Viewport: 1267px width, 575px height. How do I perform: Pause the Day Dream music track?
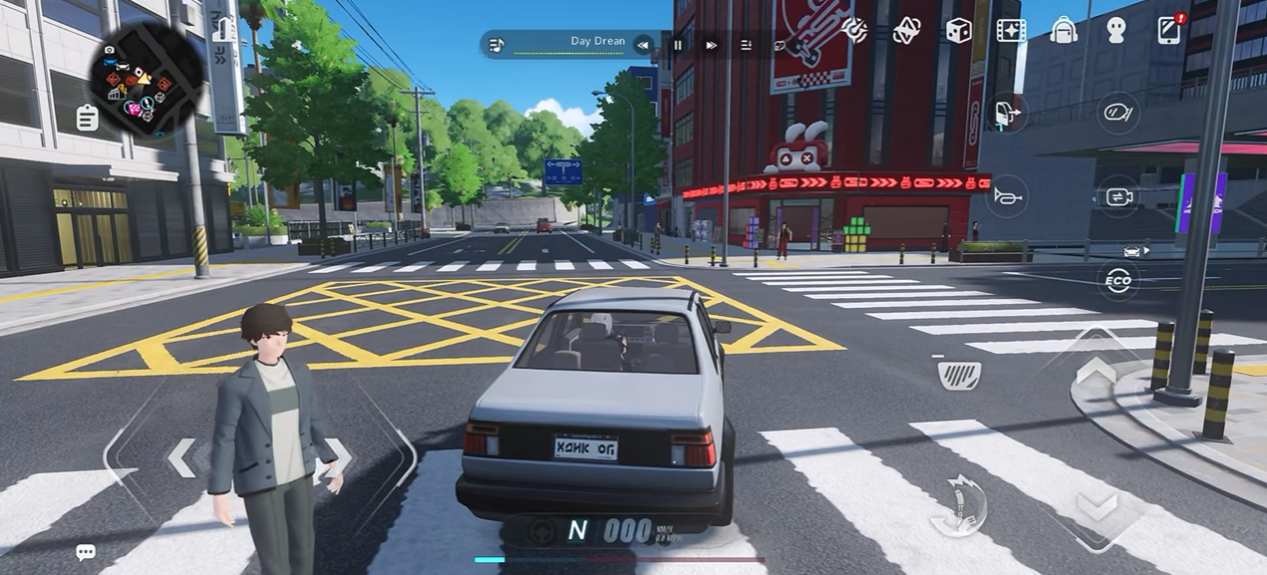tap(678, 44)
